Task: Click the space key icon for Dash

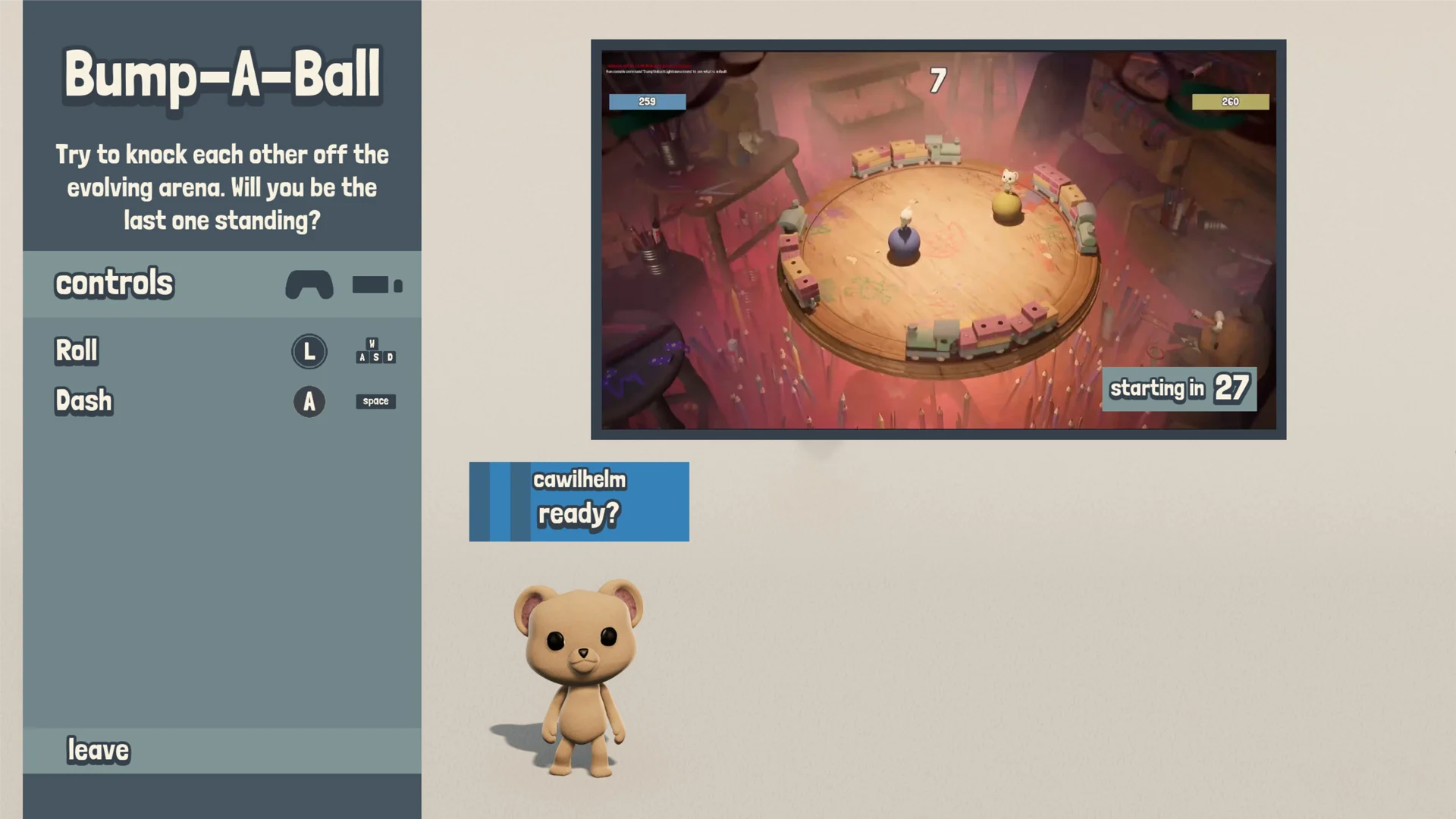Action: tap(375, 401)
